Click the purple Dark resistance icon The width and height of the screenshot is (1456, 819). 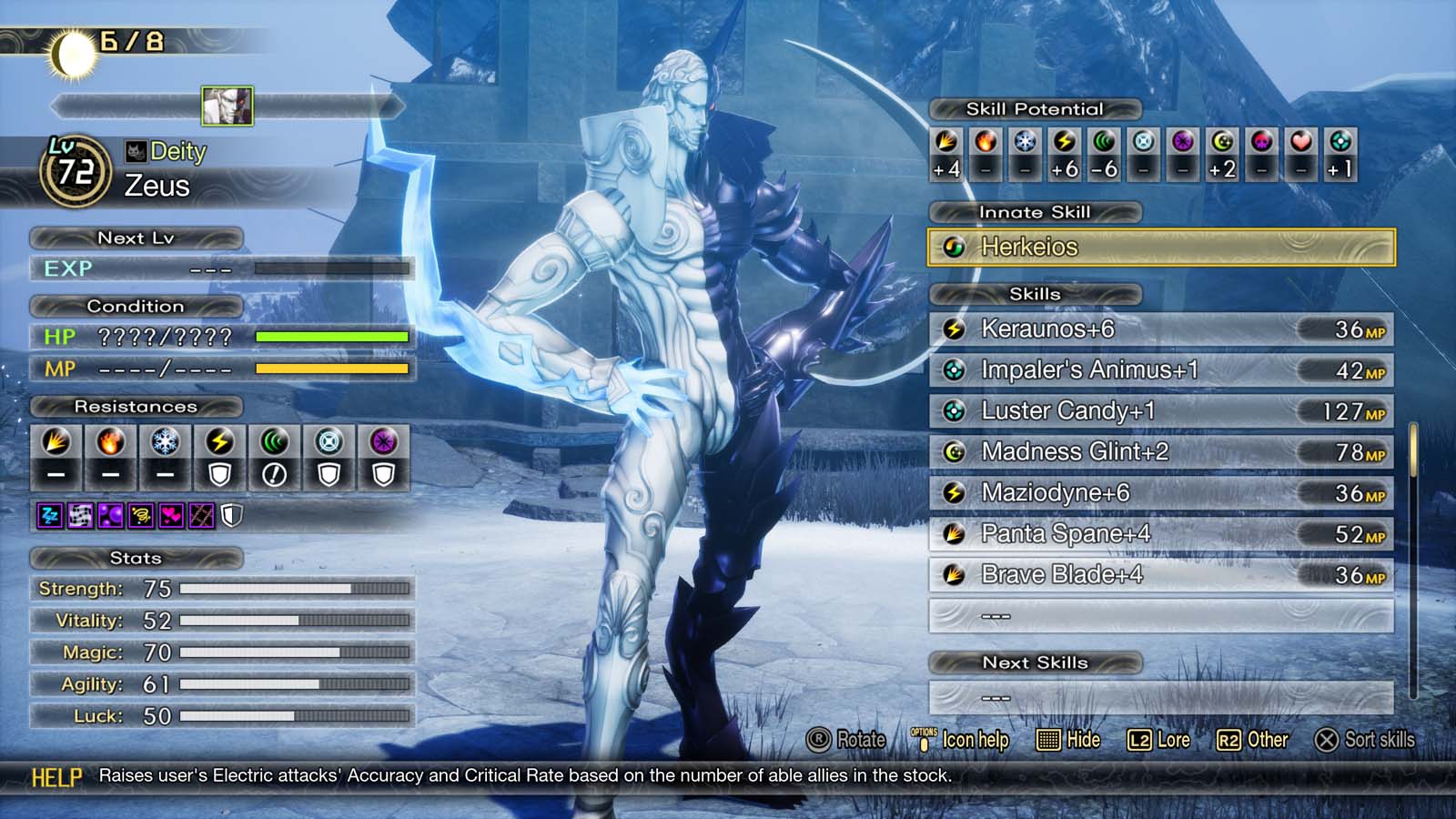tap(382, 441)
